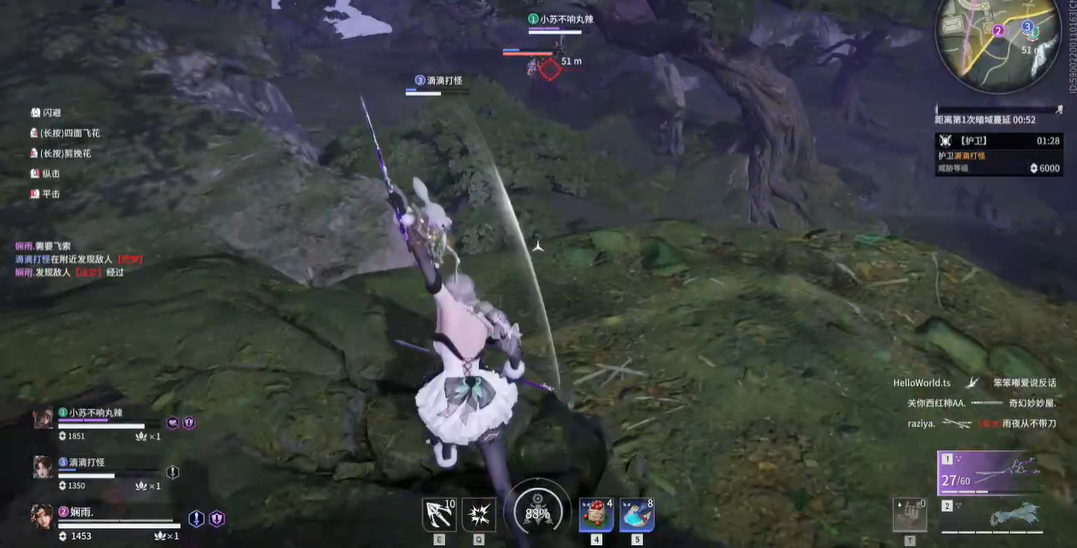
Task: Use the red healing item slot
Action: click(x=596, y=515)
